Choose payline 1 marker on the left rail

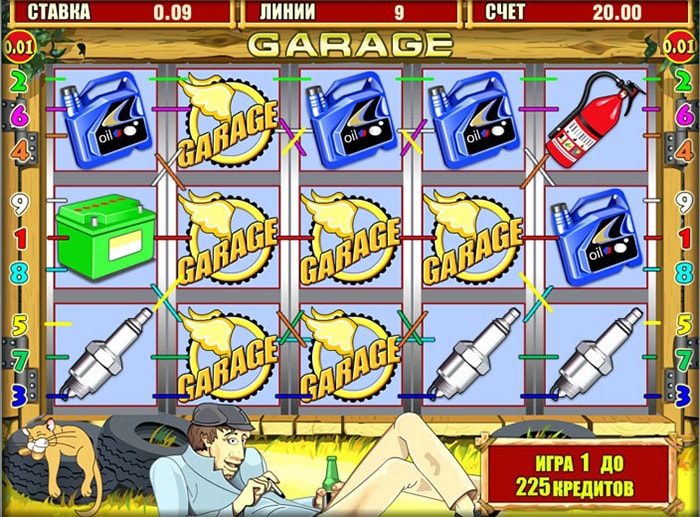tap(16, 237)
